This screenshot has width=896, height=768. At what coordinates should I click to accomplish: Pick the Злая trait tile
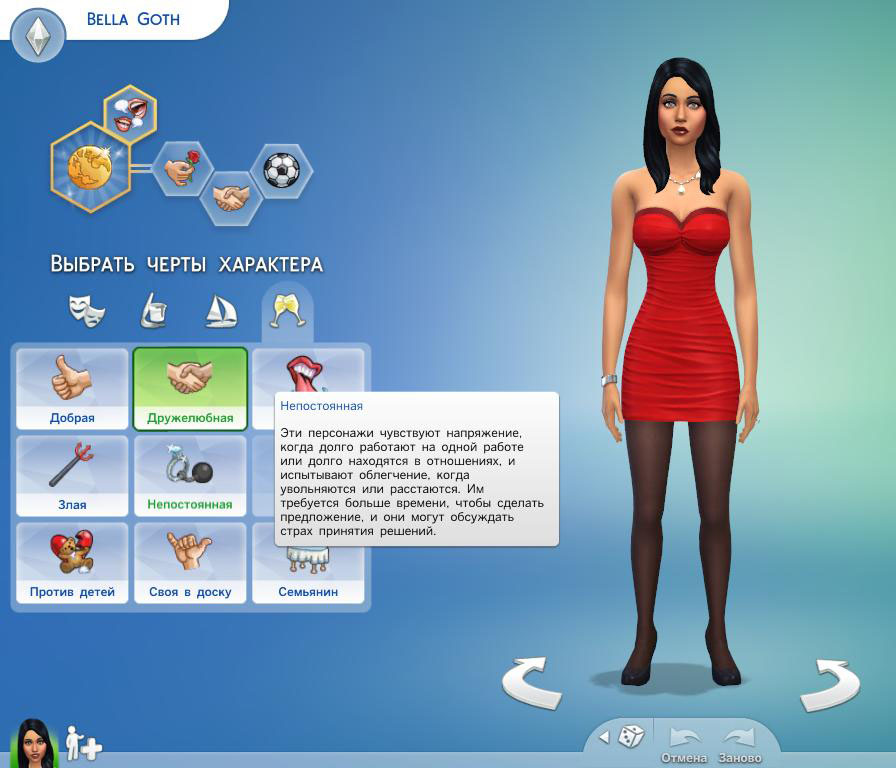coord(72,475)
